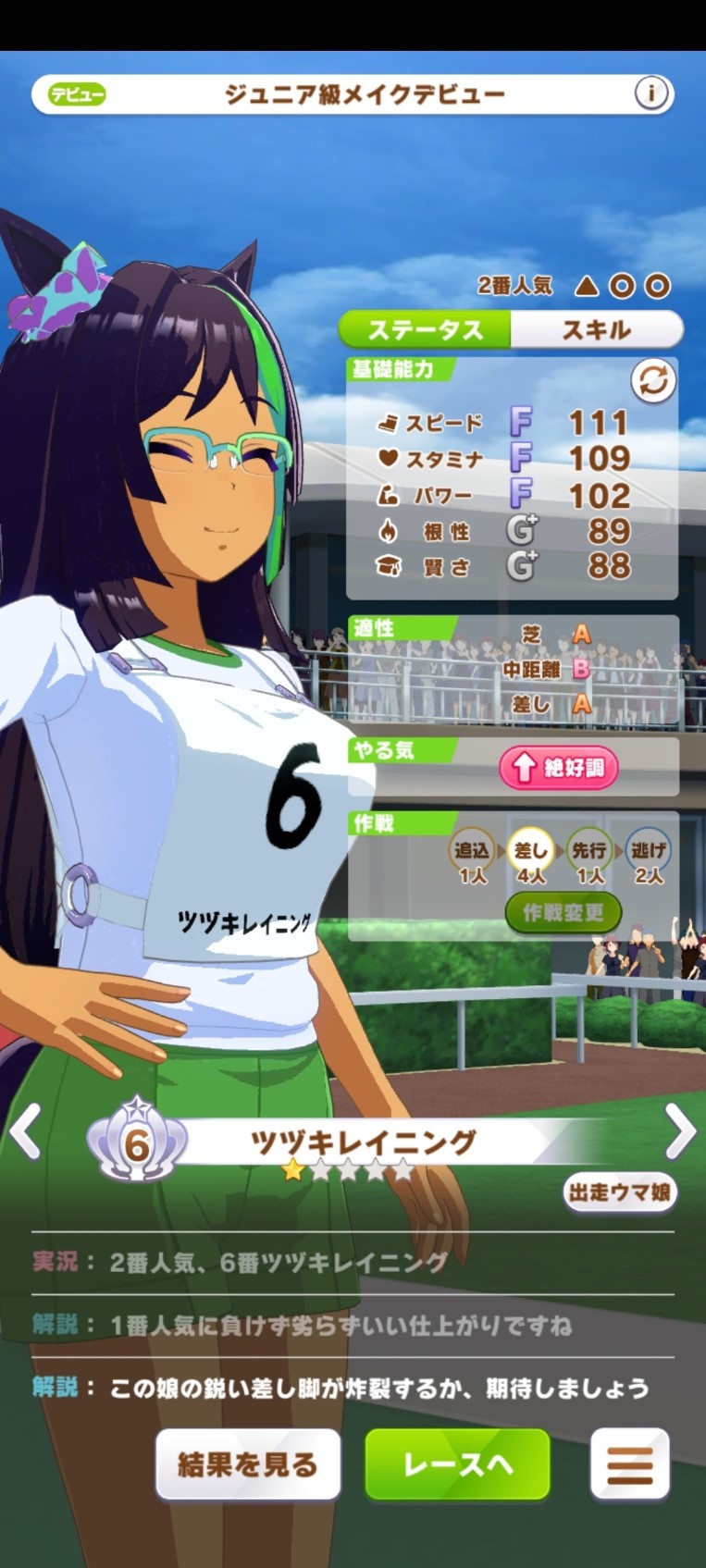This screenshot has width=706, height=1568.
Task: Switch to the スキル tab
Action: (x=596, y=329)
